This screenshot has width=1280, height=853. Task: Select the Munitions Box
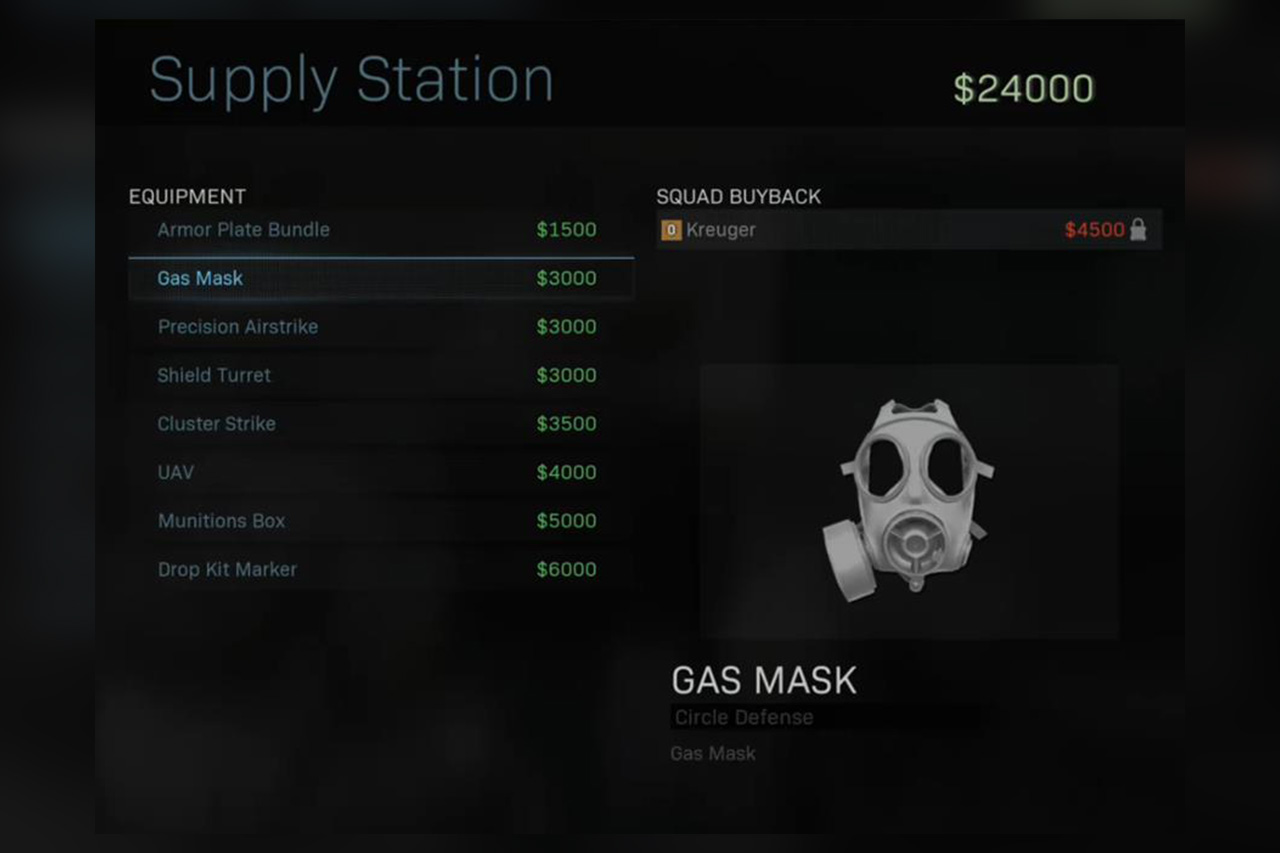point(221,520)
